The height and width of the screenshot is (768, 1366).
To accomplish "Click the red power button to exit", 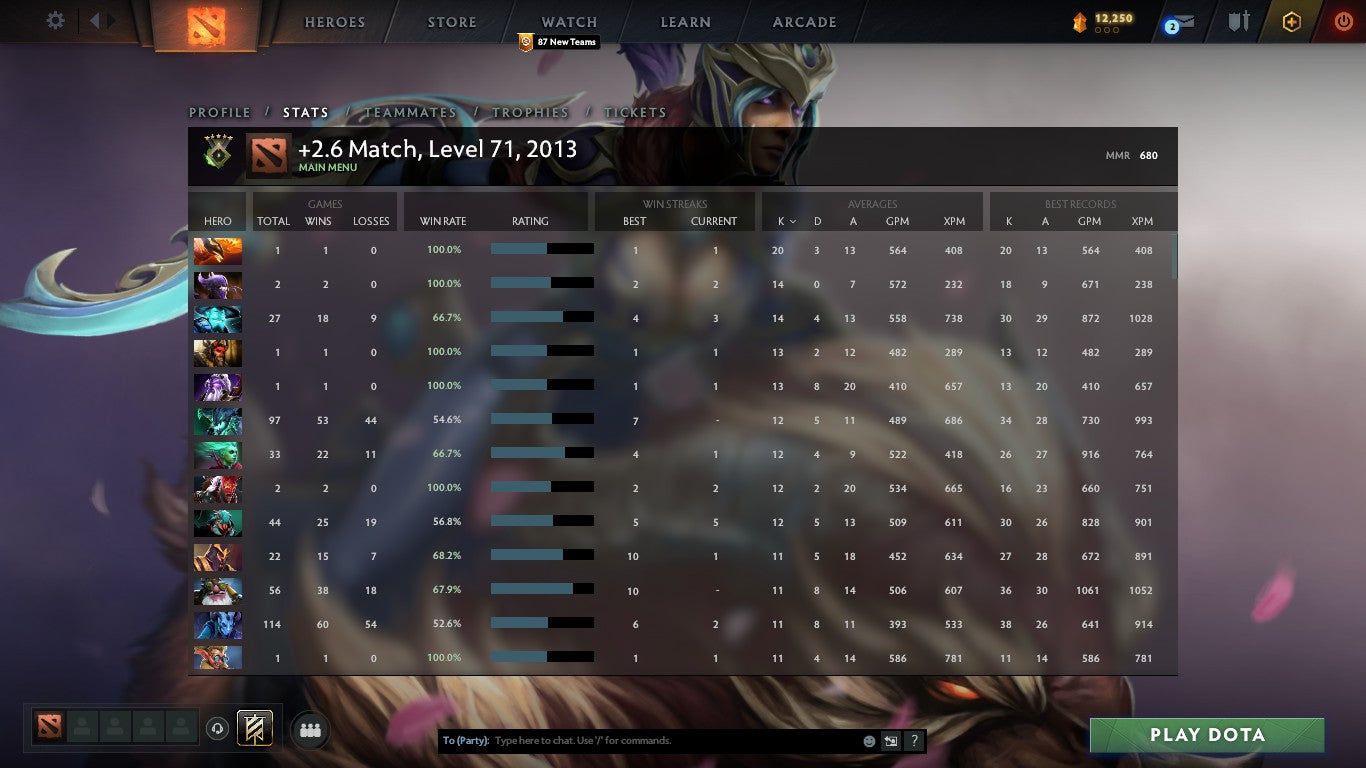I will pos(1344,20).
